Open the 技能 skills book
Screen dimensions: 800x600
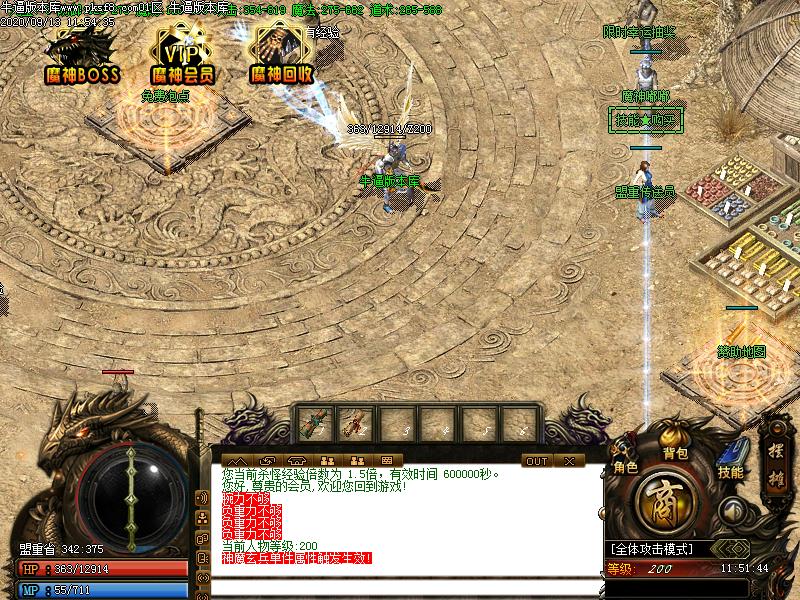pyautogui.click(x=730, y=459)
